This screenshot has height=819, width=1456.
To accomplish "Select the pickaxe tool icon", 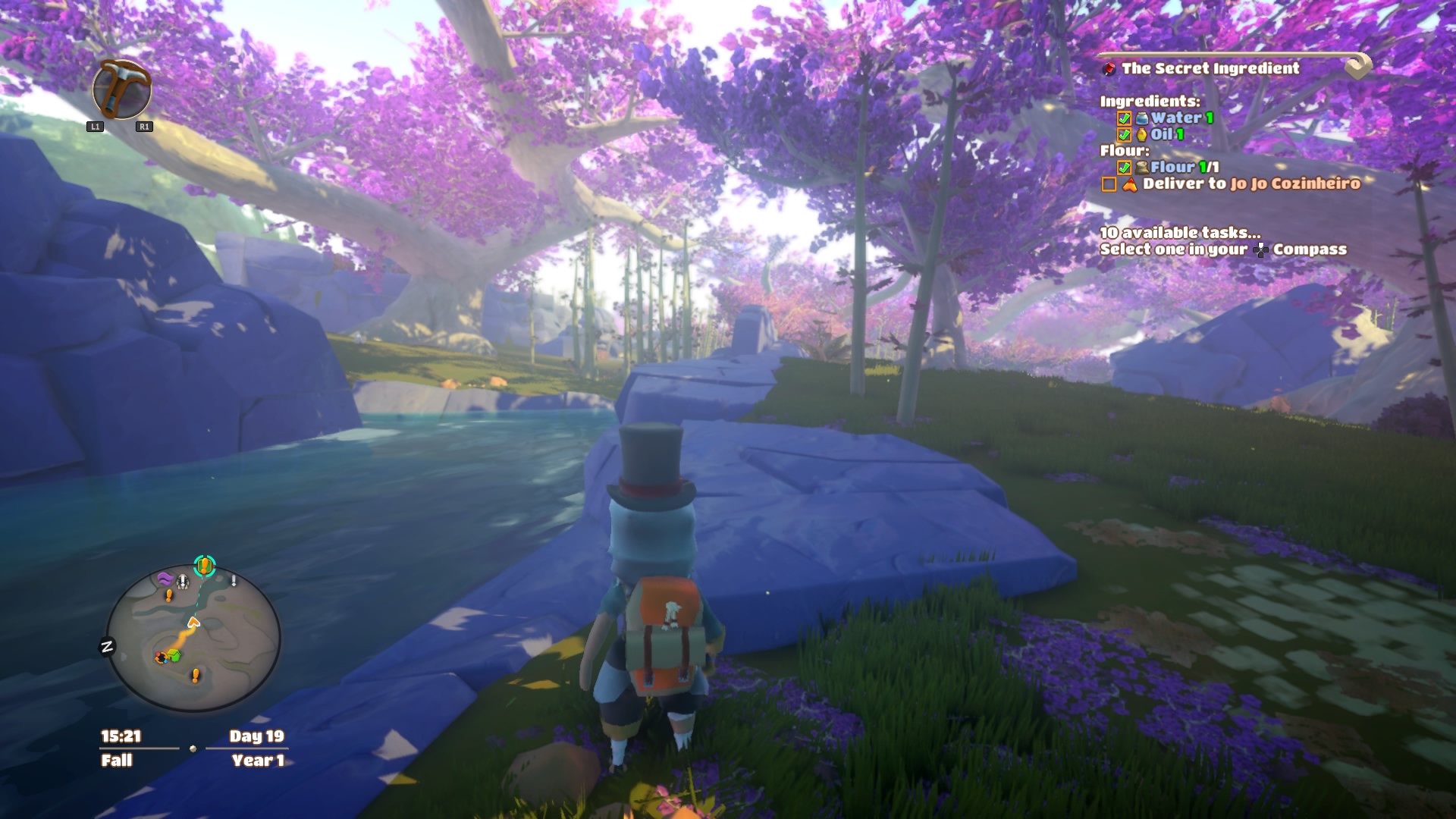I will pyautogui.click(x=121, y=89).
